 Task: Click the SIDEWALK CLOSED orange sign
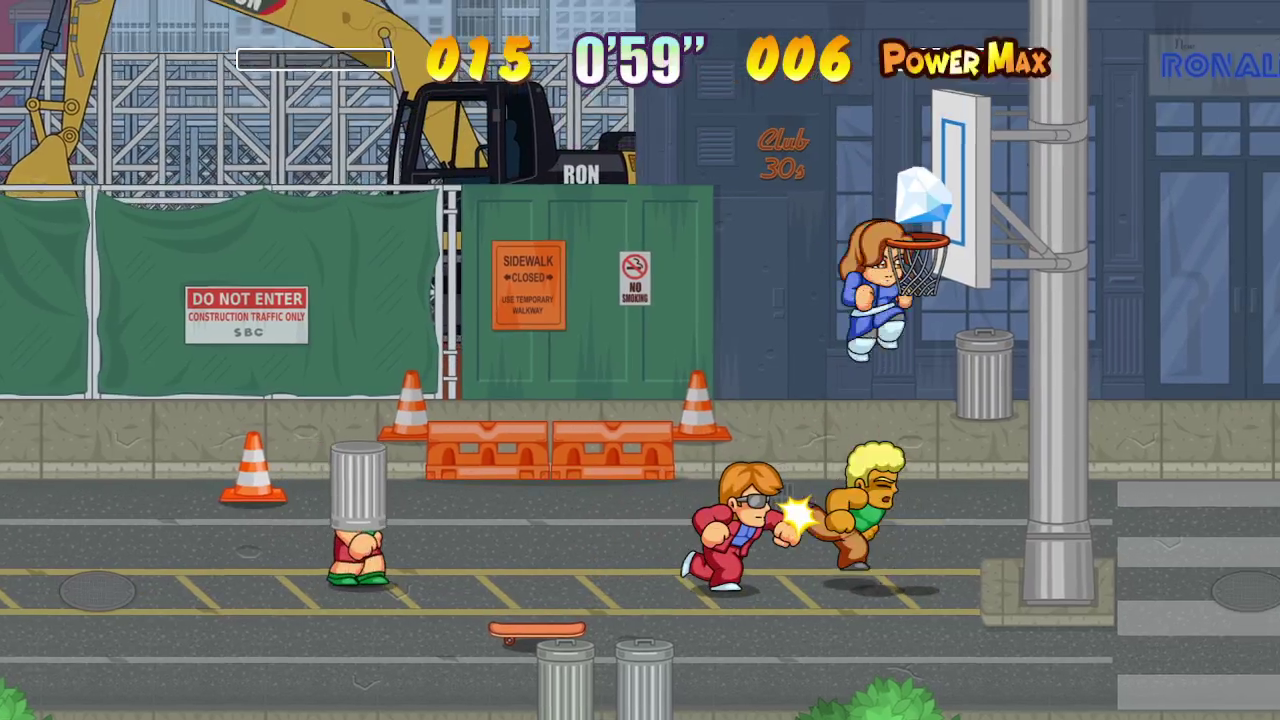(x=528, y=283)
